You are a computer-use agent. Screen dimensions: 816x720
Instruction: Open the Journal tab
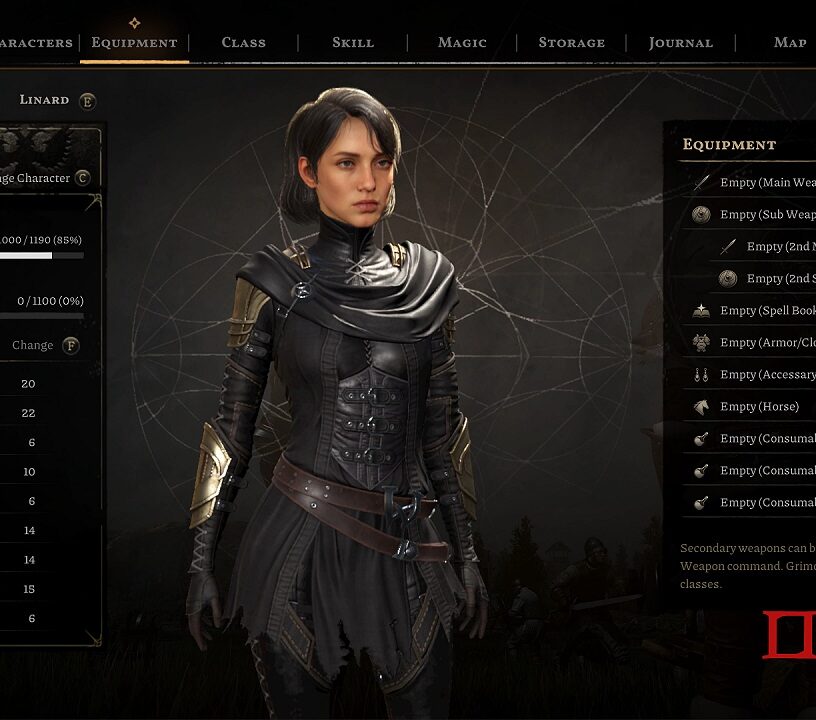coord(680,42)
